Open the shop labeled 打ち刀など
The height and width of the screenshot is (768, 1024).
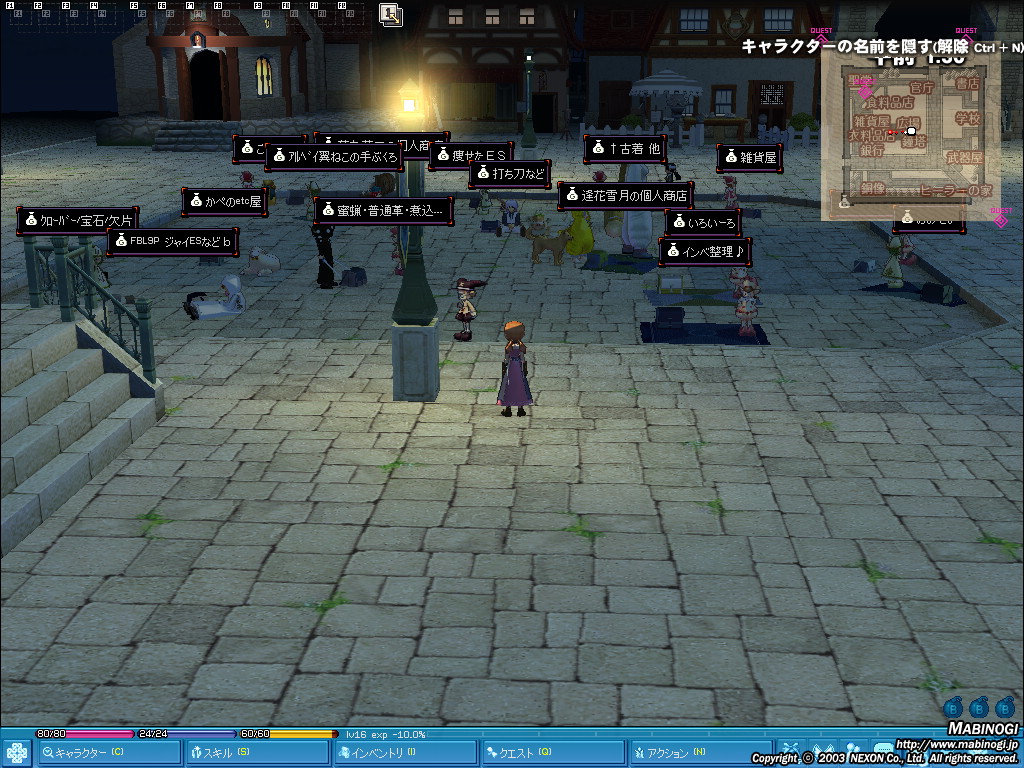tap(510, 174)
